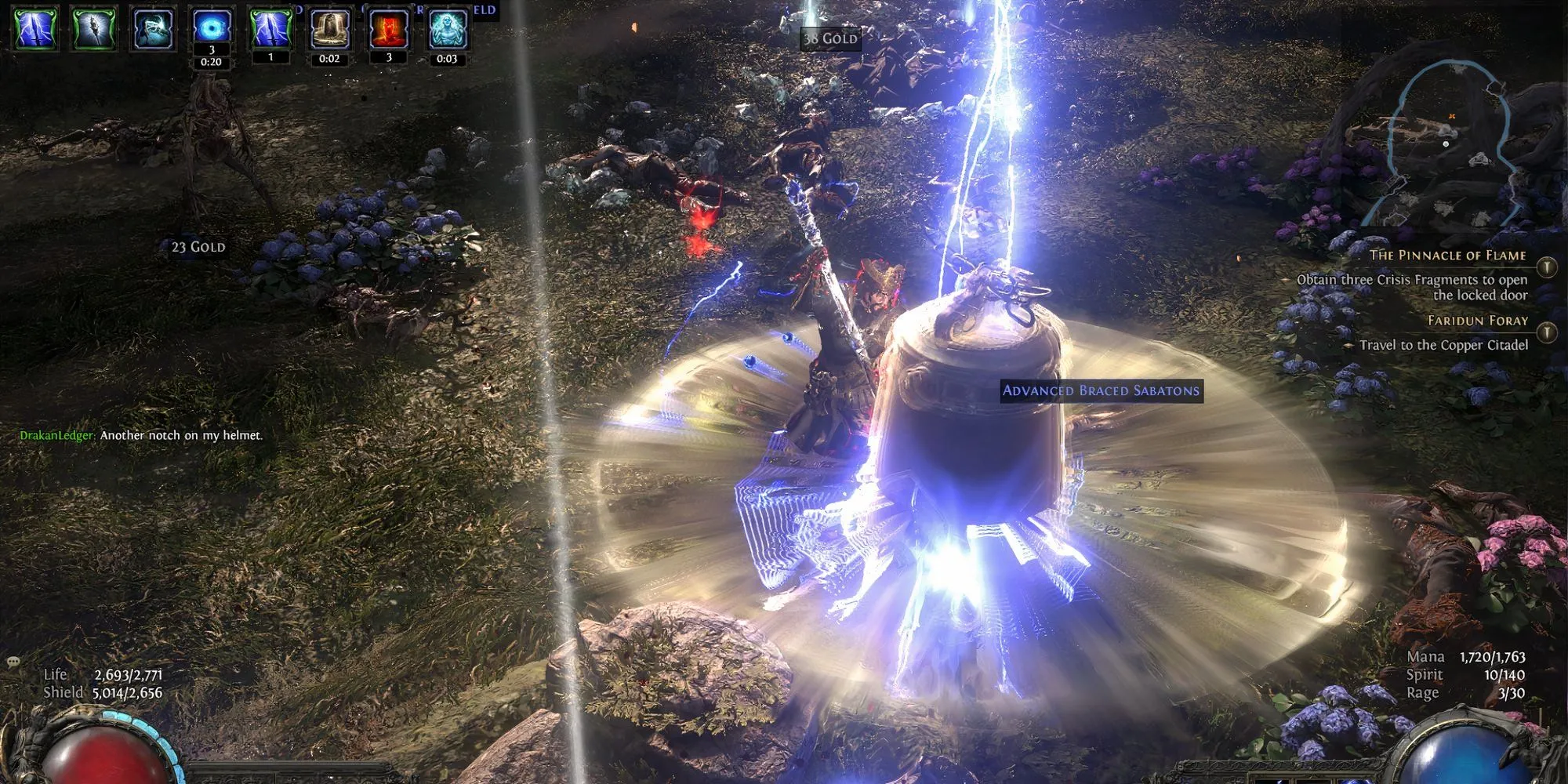The width and height of the screenshot is (1568, 784).
Task: Click the Faridun Foray quest title
Action: pos(1477,320)
